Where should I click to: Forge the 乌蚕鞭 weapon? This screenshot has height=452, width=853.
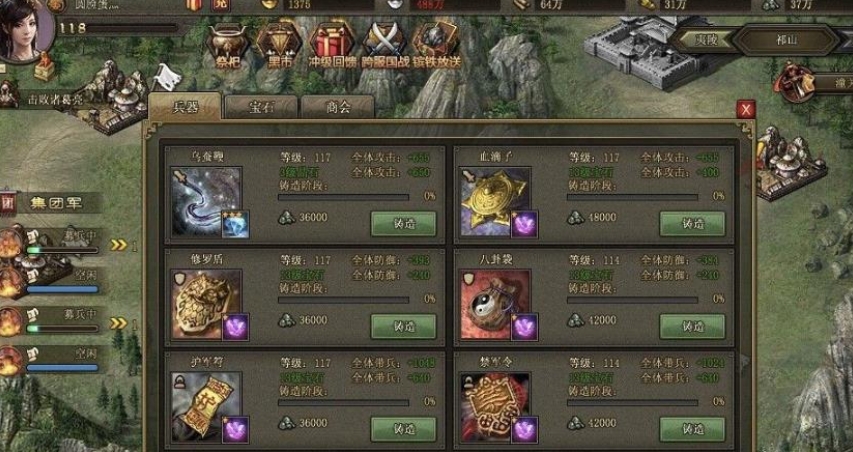click(x=403, y=223)
